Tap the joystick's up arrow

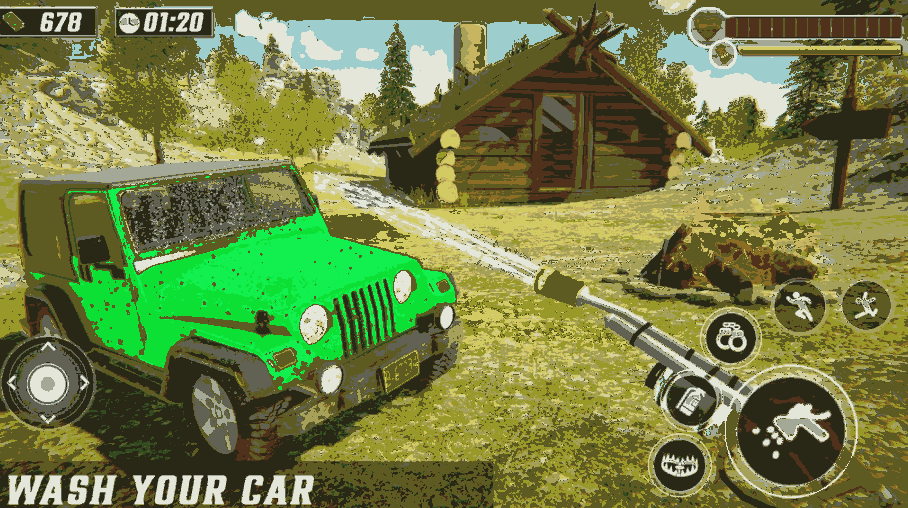click(x=46, y=347)
